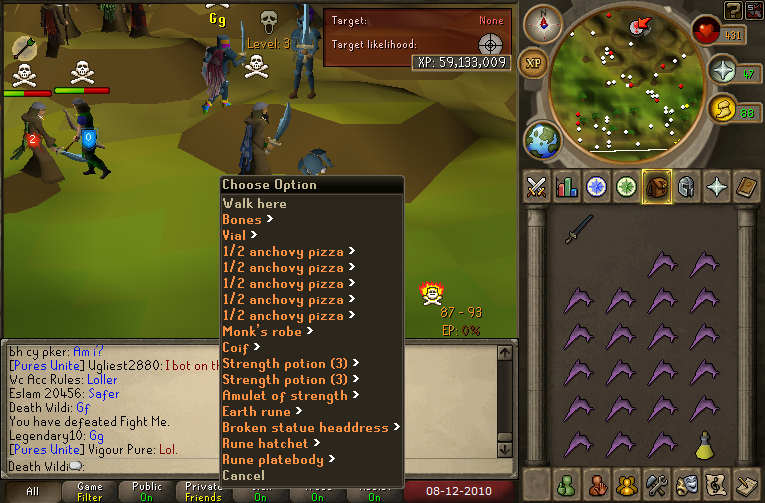Click the compass above the minimap
The image size is (765, 503).
(x=543, y=20)
